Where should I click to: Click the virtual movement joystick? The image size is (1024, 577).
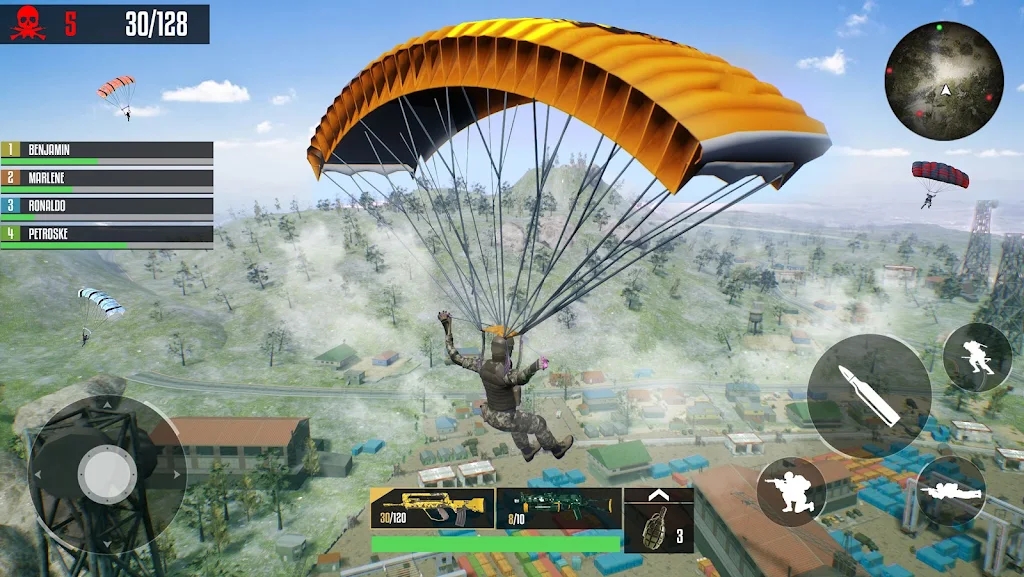[107, 474]
